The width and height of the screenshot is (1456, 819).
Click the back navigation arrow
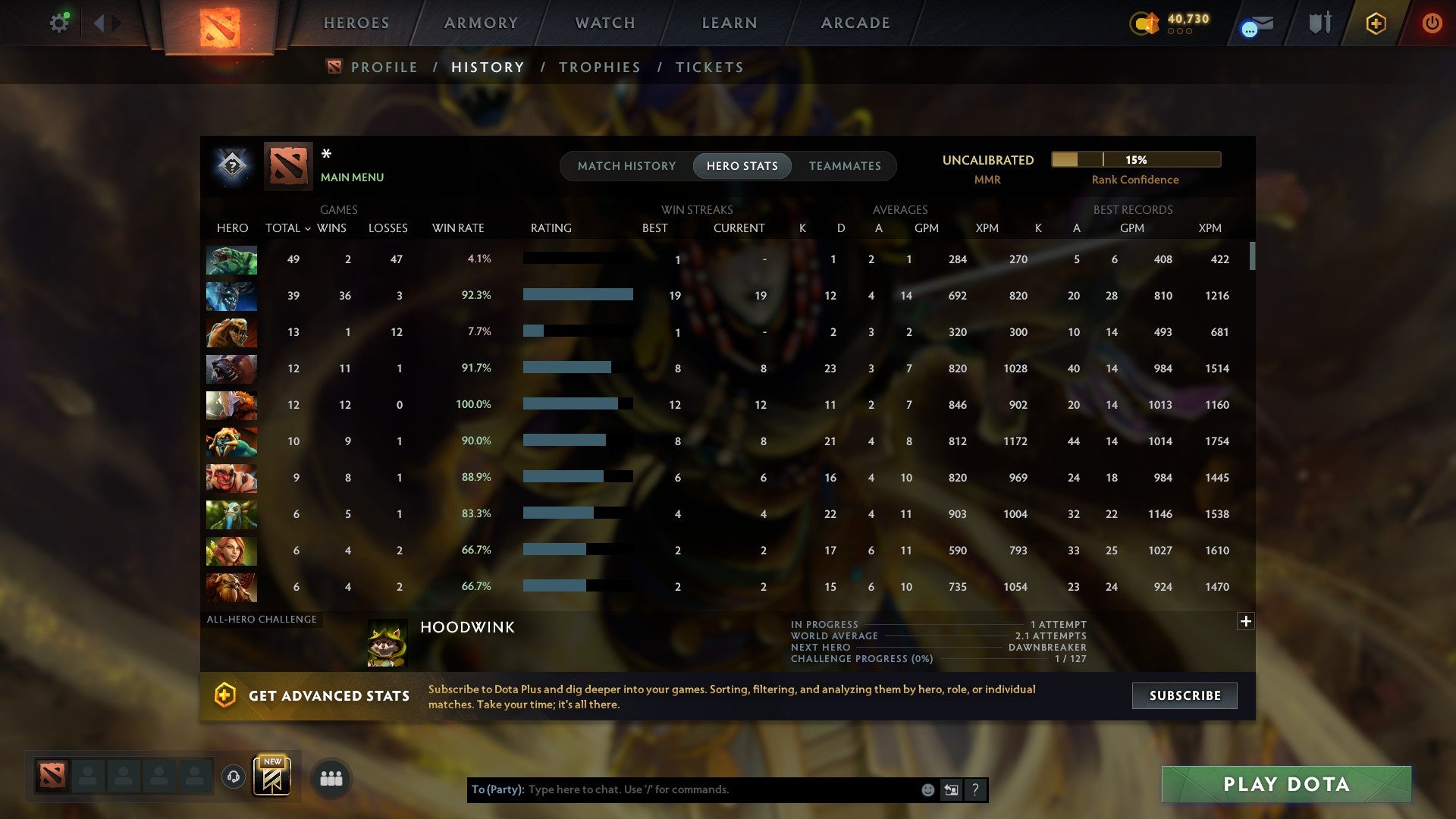click(x=99, y=23)
